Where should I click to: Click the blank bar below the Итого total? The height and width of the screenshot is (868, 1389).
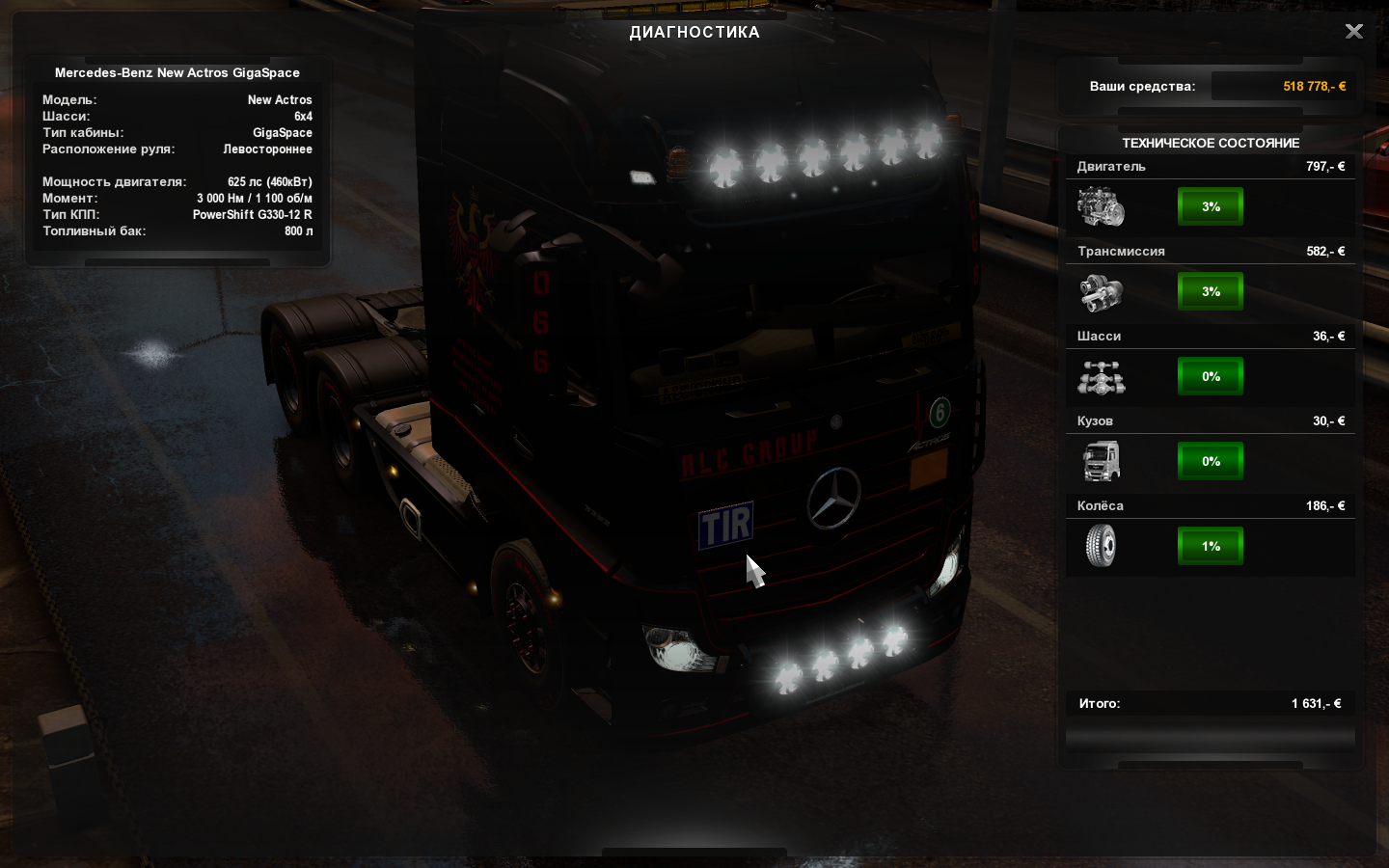pyautogui.click(x=1210, y=739)
